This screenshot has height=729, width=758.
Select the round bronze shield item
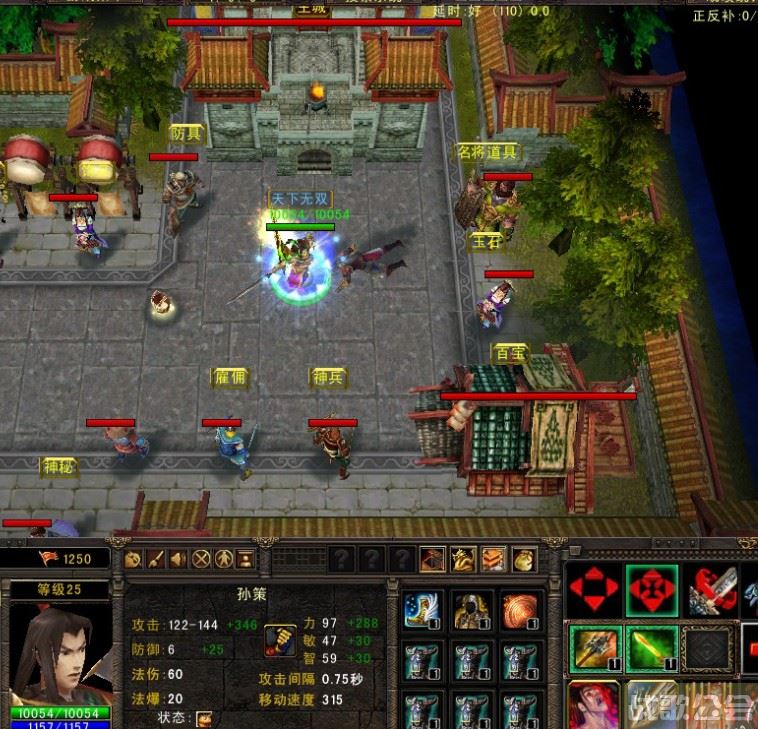coord(520,610)
